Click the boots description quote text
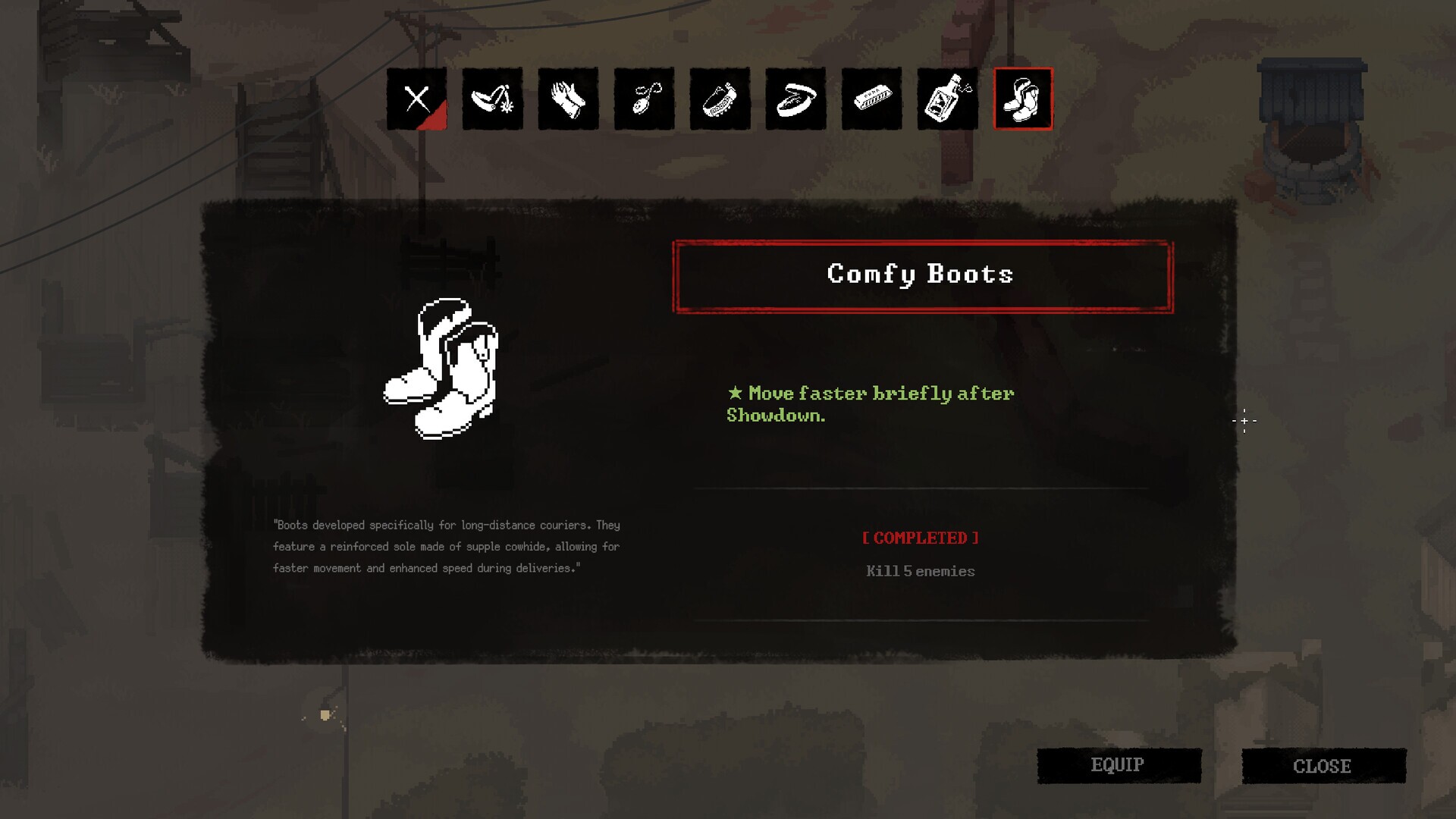This screenshot has height=819, width=1456. pyautogui.click(x=446, y=547)
